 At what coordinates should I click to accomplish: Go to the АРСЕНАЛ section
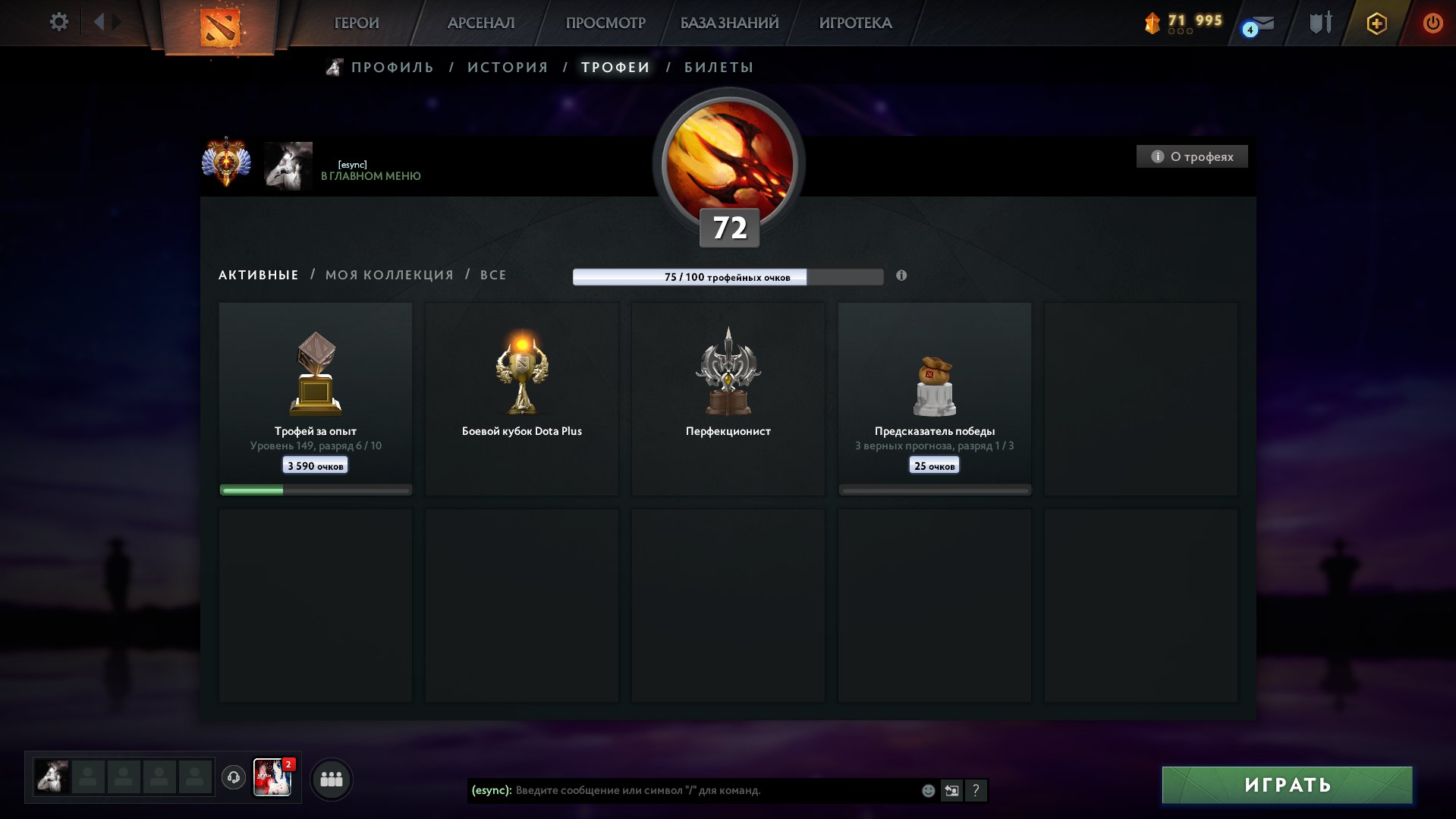coord(481,23)
